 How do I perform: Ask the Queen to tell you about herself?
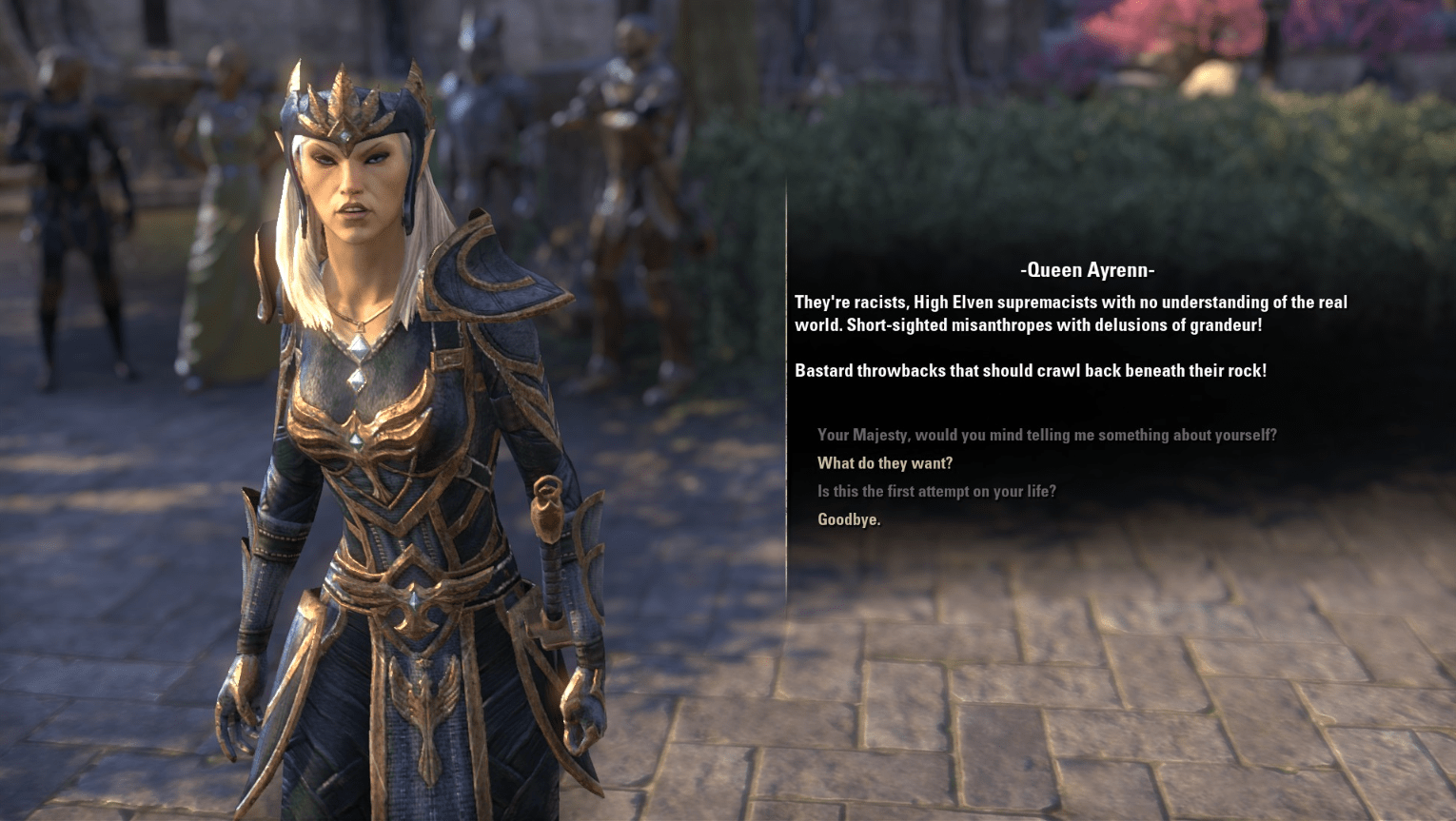pos(1047,435)
